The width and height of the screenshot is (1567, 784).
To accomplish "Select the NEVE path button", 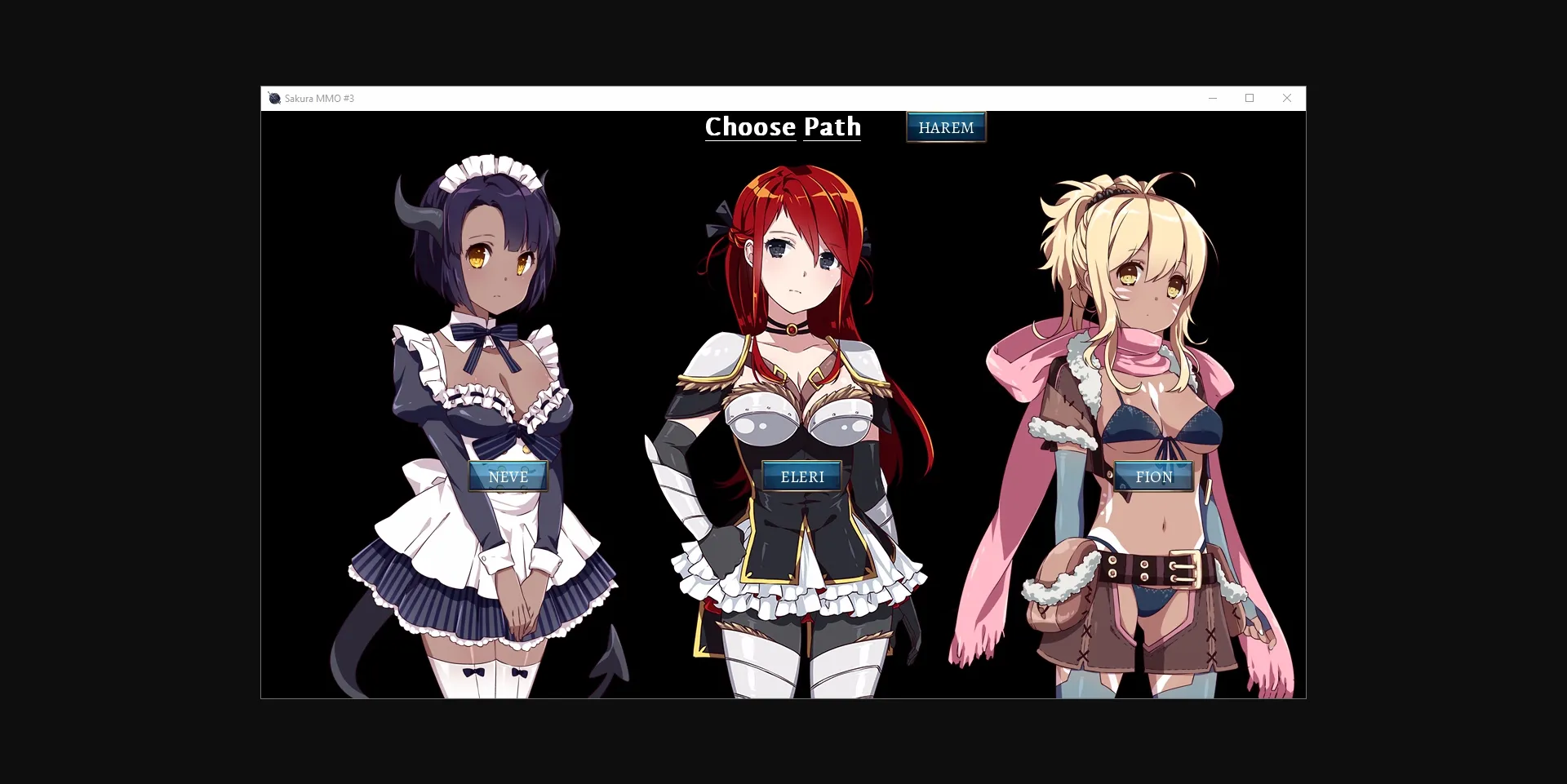I will coord(508,476).
